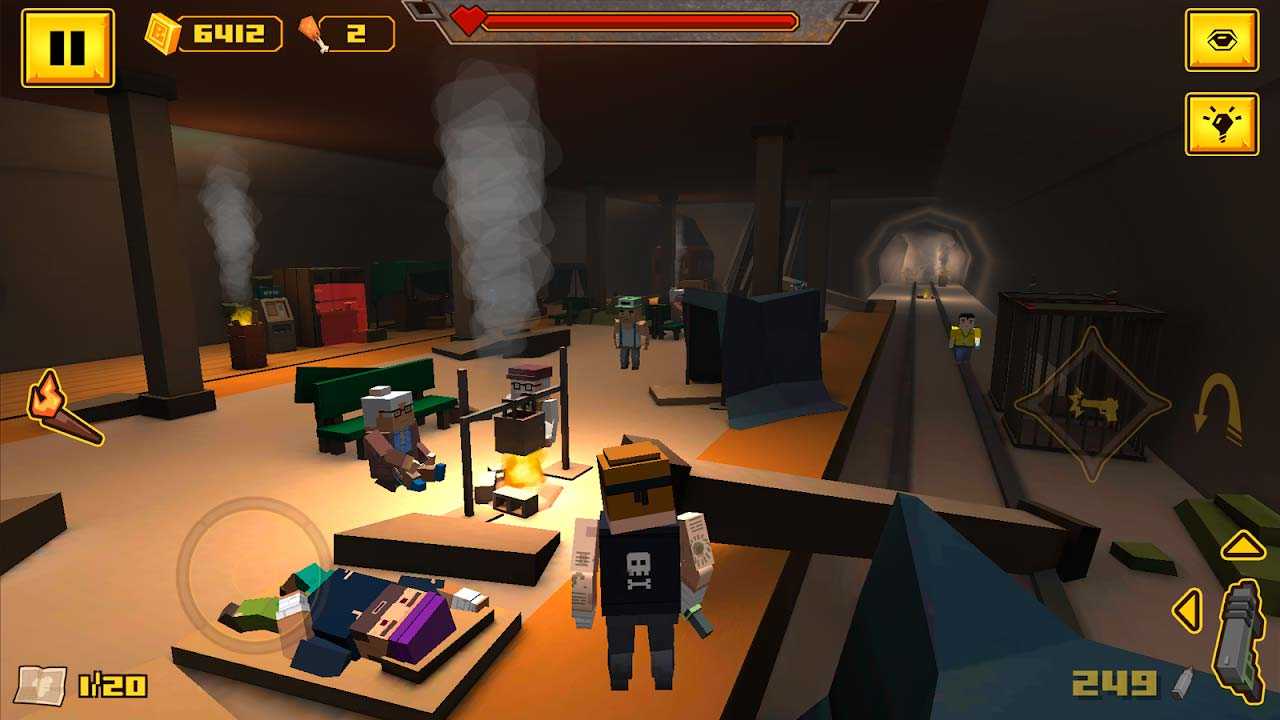This screenshot has height=720, width=1280.
Task: Tap the lightbulb hint button
Action: pos(1221,124)
